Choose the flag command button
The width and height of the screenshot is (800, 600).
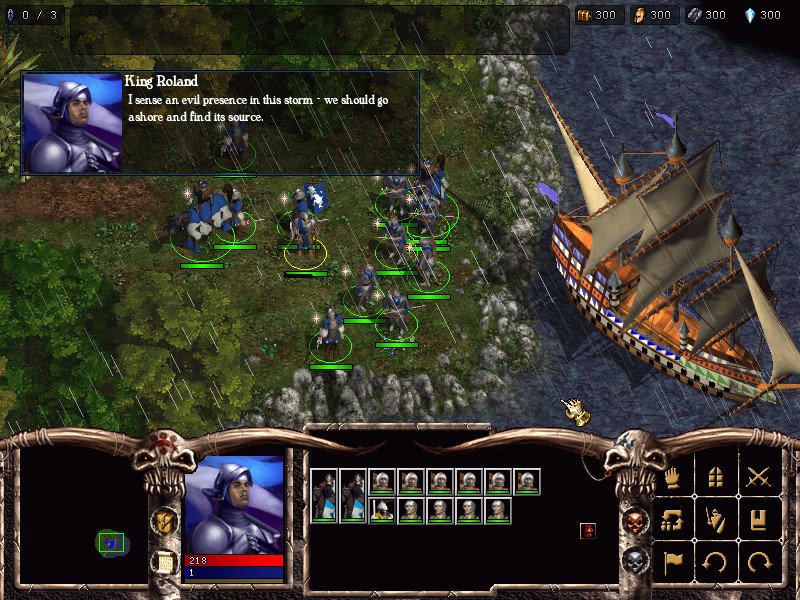[x=673, y=562]
